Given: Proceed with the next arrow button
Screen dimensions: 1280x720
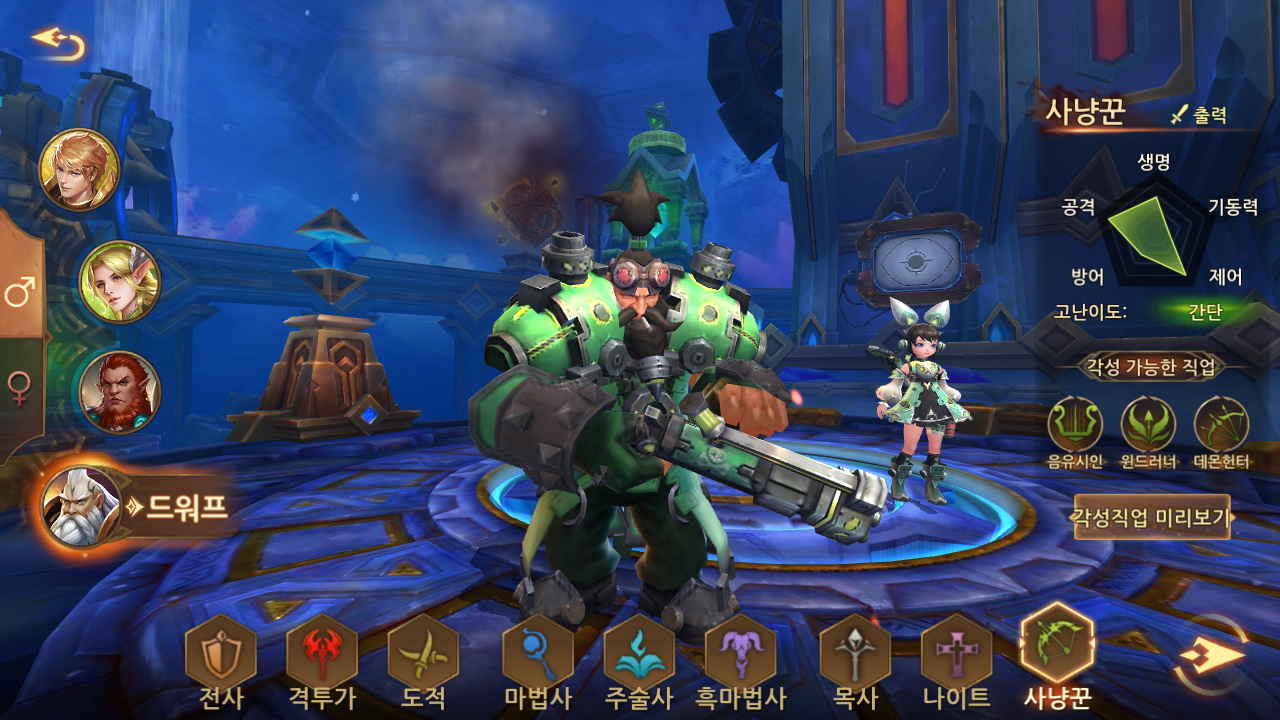Looking at the screenshot, I should click(x=1212, y=655).
